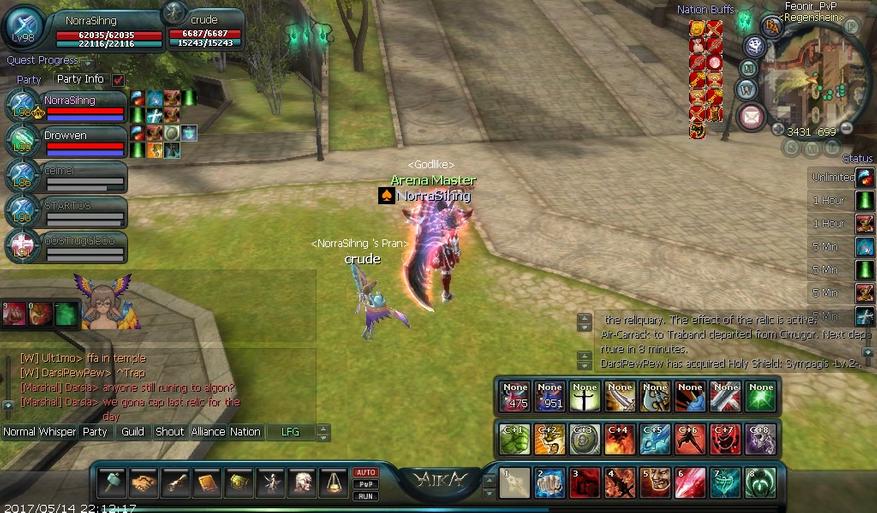This screenshot has height=513, width=877.
Task: Open the orange book menu icon
Action: 207,484
